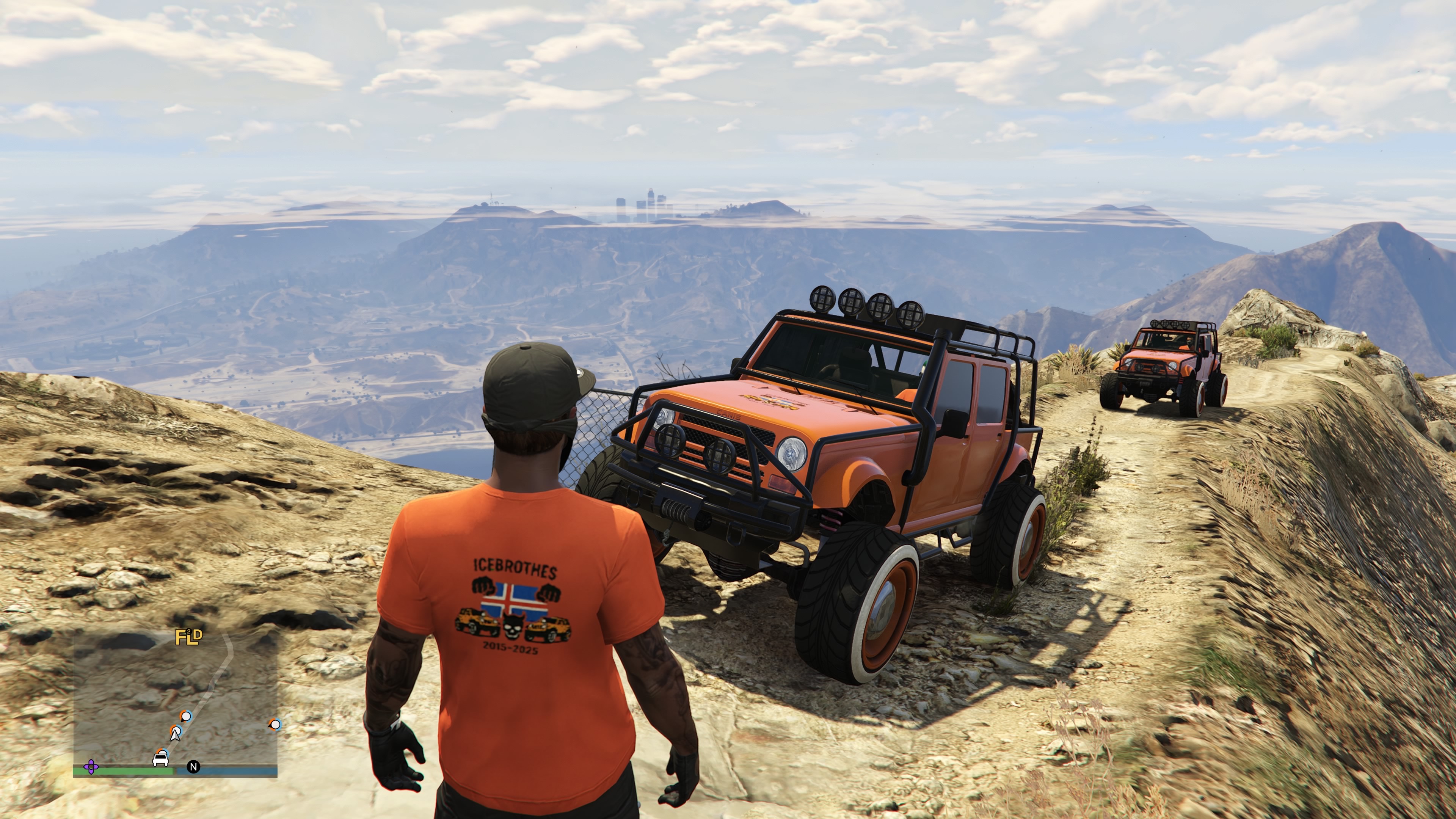Click the minimap radar

pos(175,701)
